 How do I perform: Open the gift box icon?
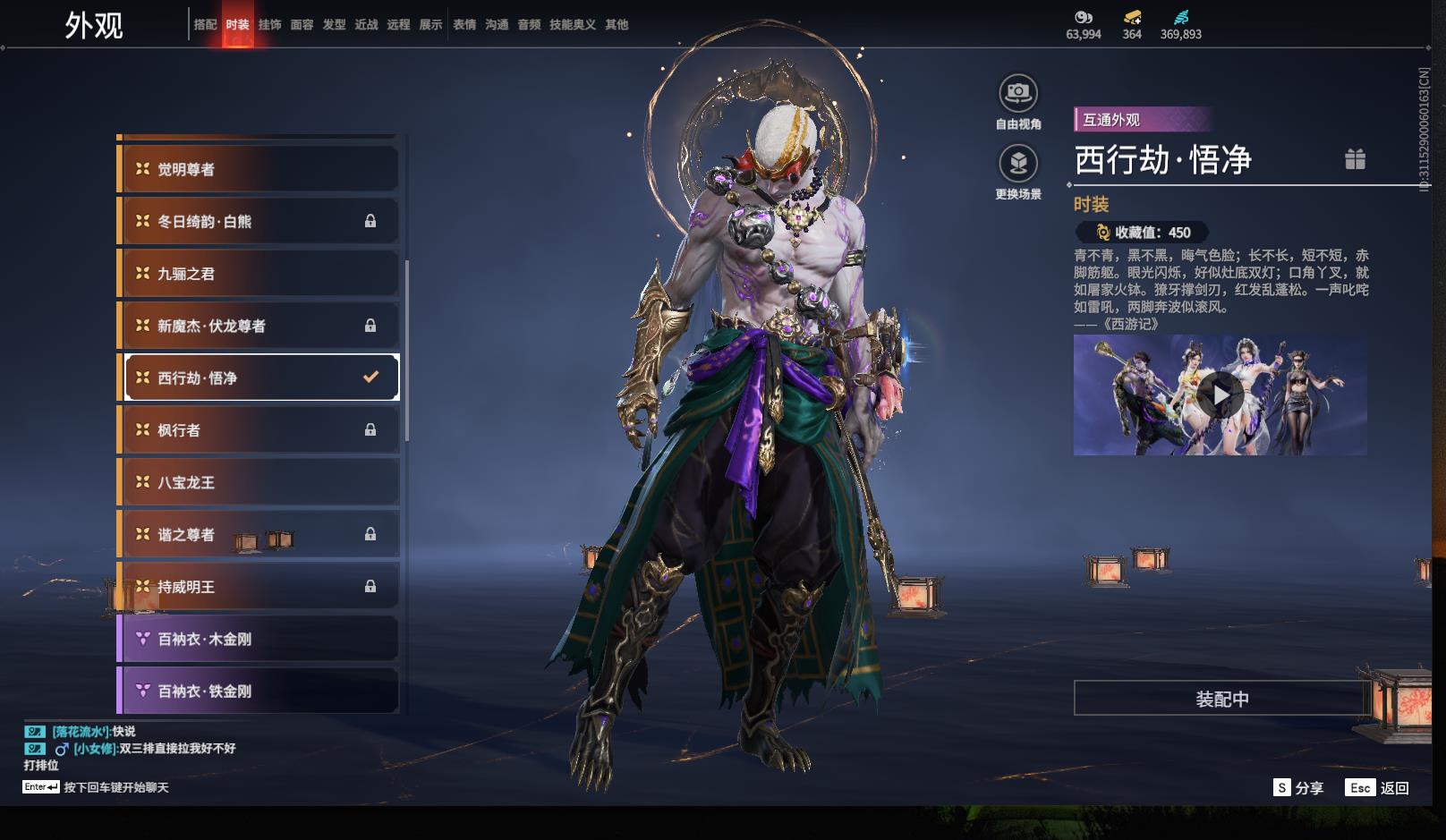point(1355,159)
